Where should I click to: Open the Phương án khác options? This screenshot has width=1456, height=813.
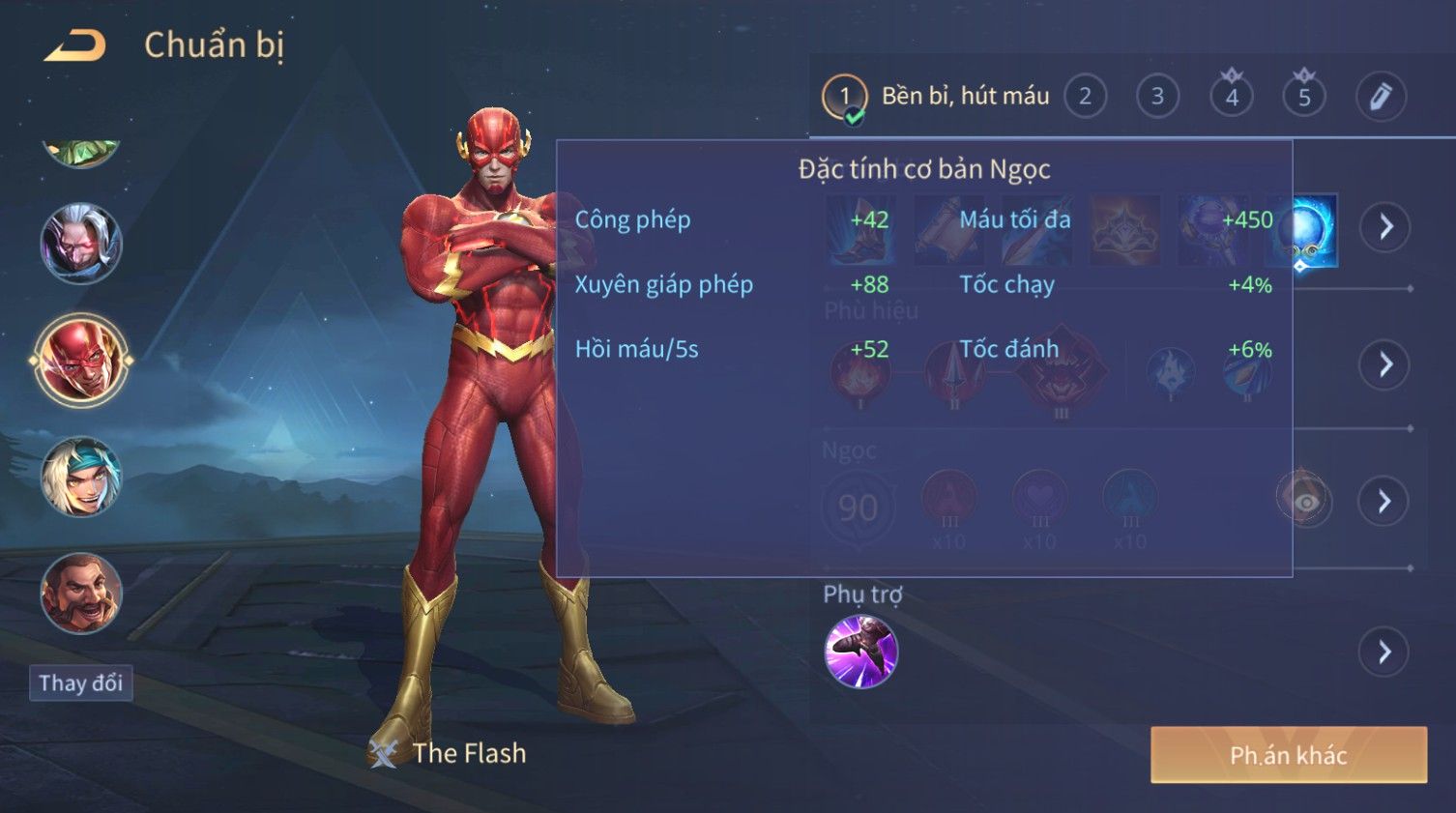(x=1288, y=755)
